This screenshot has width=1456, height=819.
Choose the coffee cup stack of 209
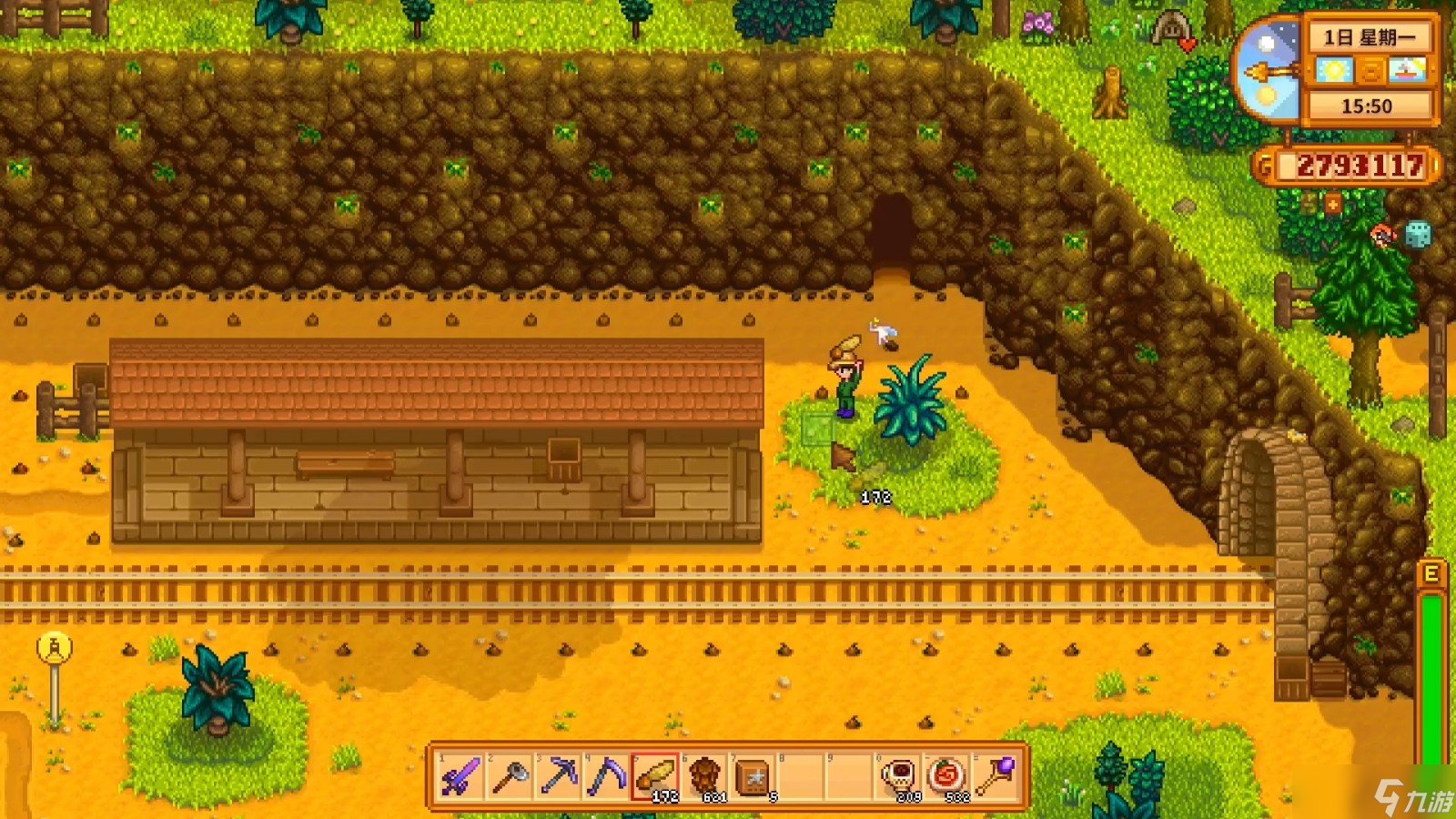tap(899, 776)
